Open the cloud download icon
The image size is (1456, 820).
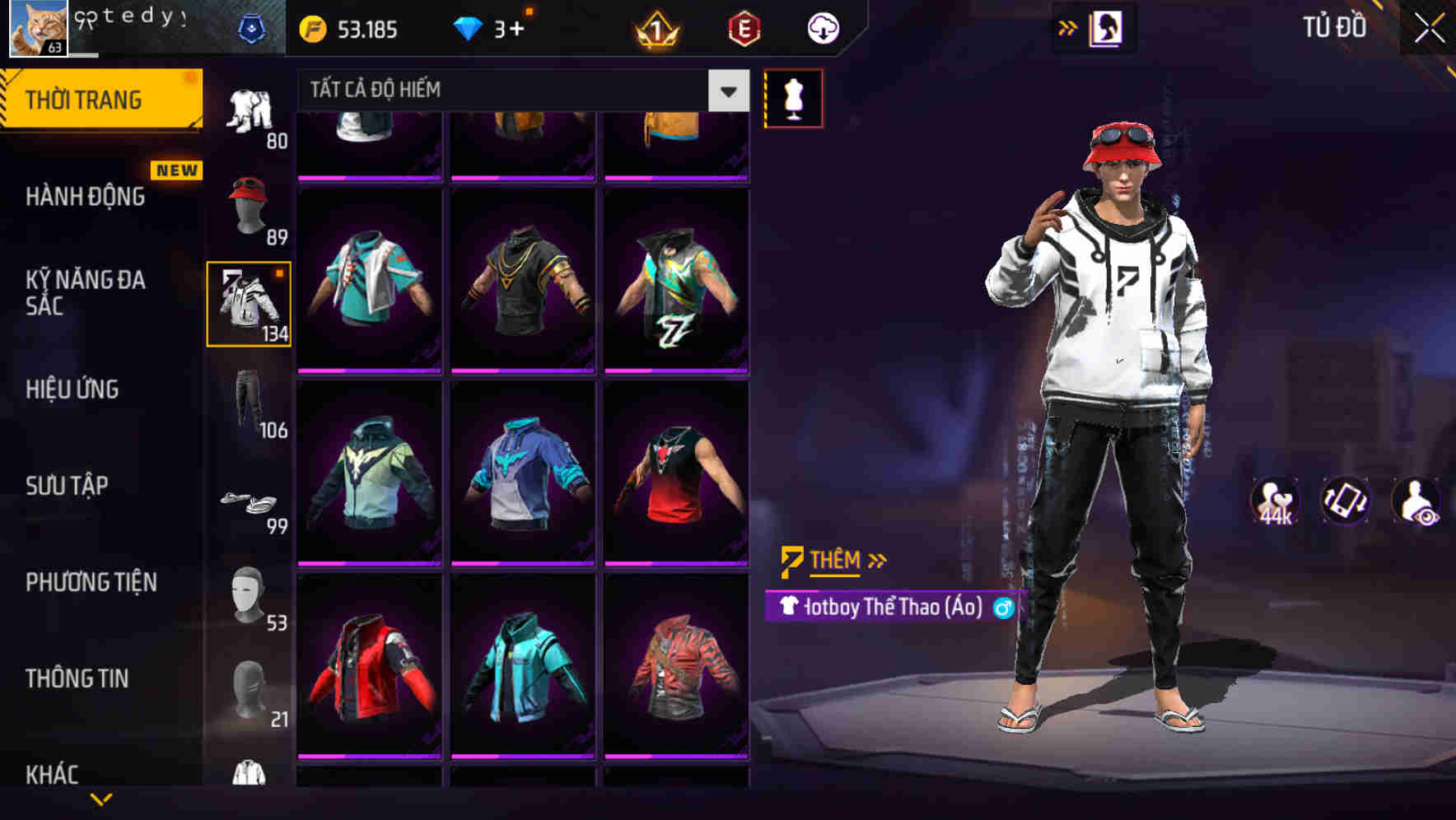coord(821,27)
